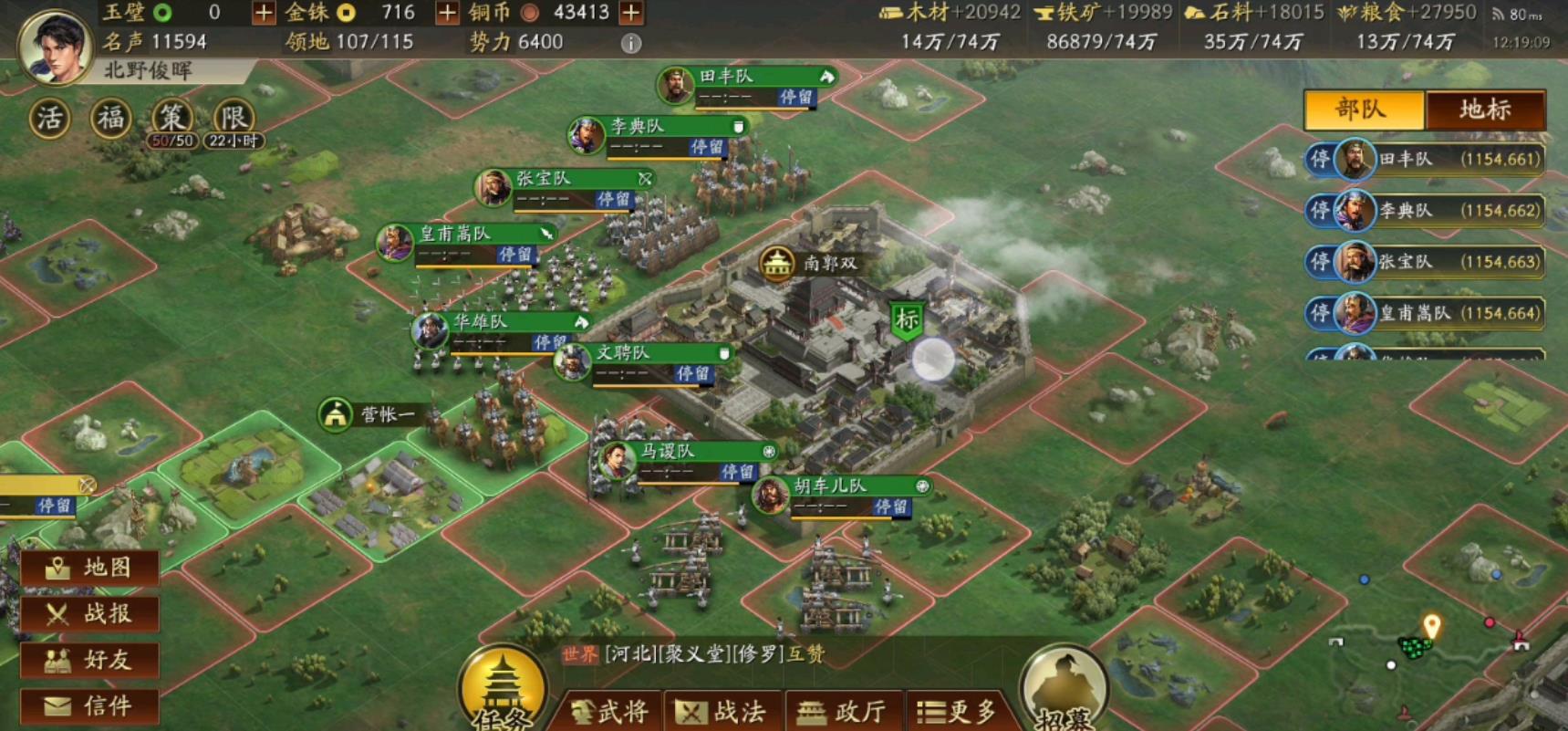Click the 策 strategy circle icon
Screen dimensions: 1568x731
(171, 117)
